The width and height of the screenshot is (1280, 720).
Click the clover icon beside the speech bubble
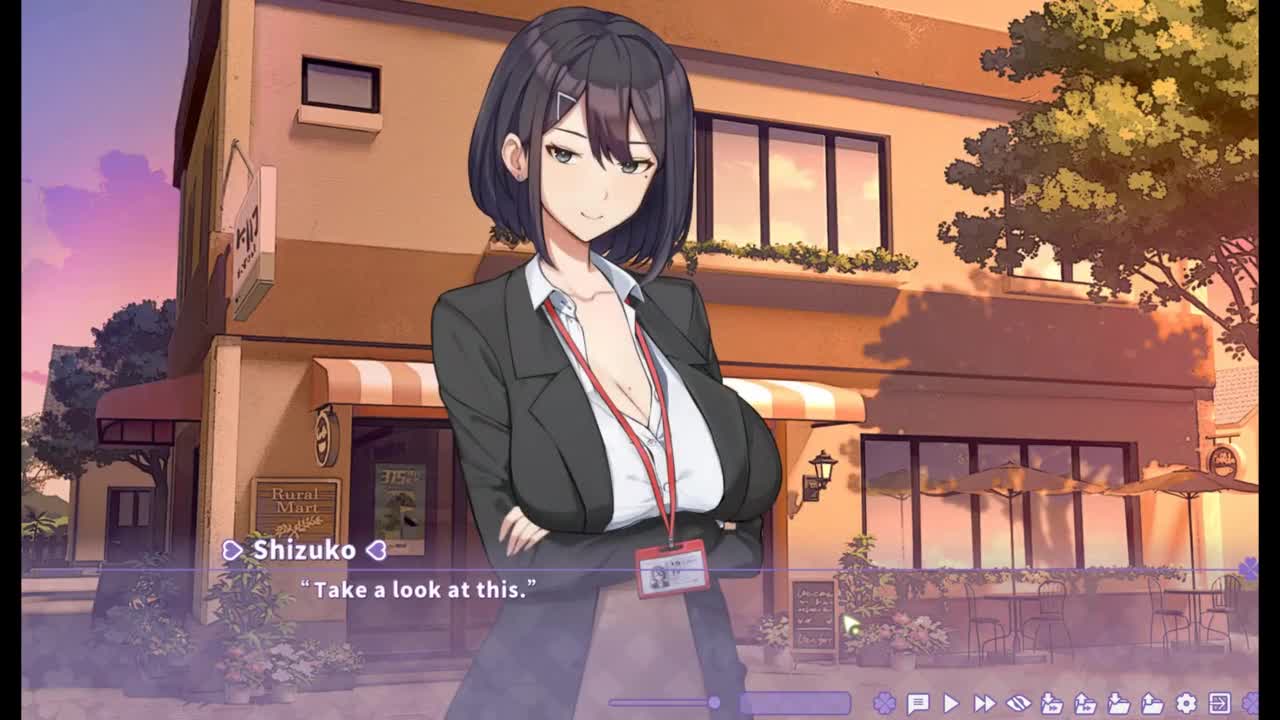click(884, 703)
